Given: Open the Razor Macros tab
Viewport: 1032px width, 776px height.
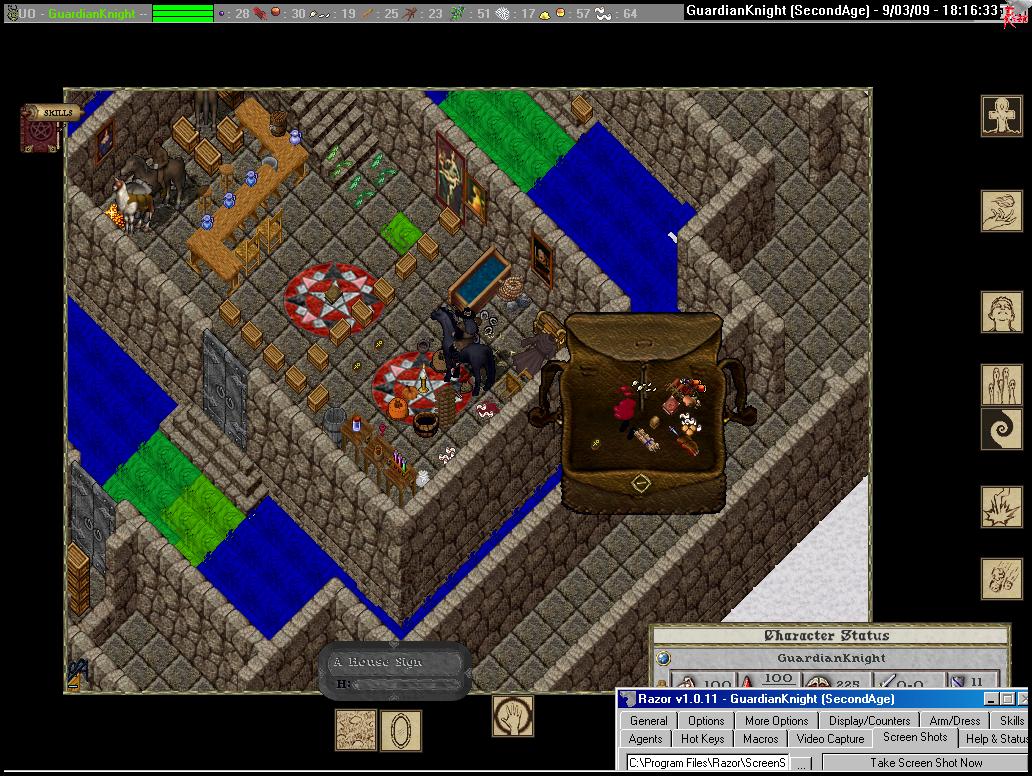Looking at the screenshot, I should [760, 738].
